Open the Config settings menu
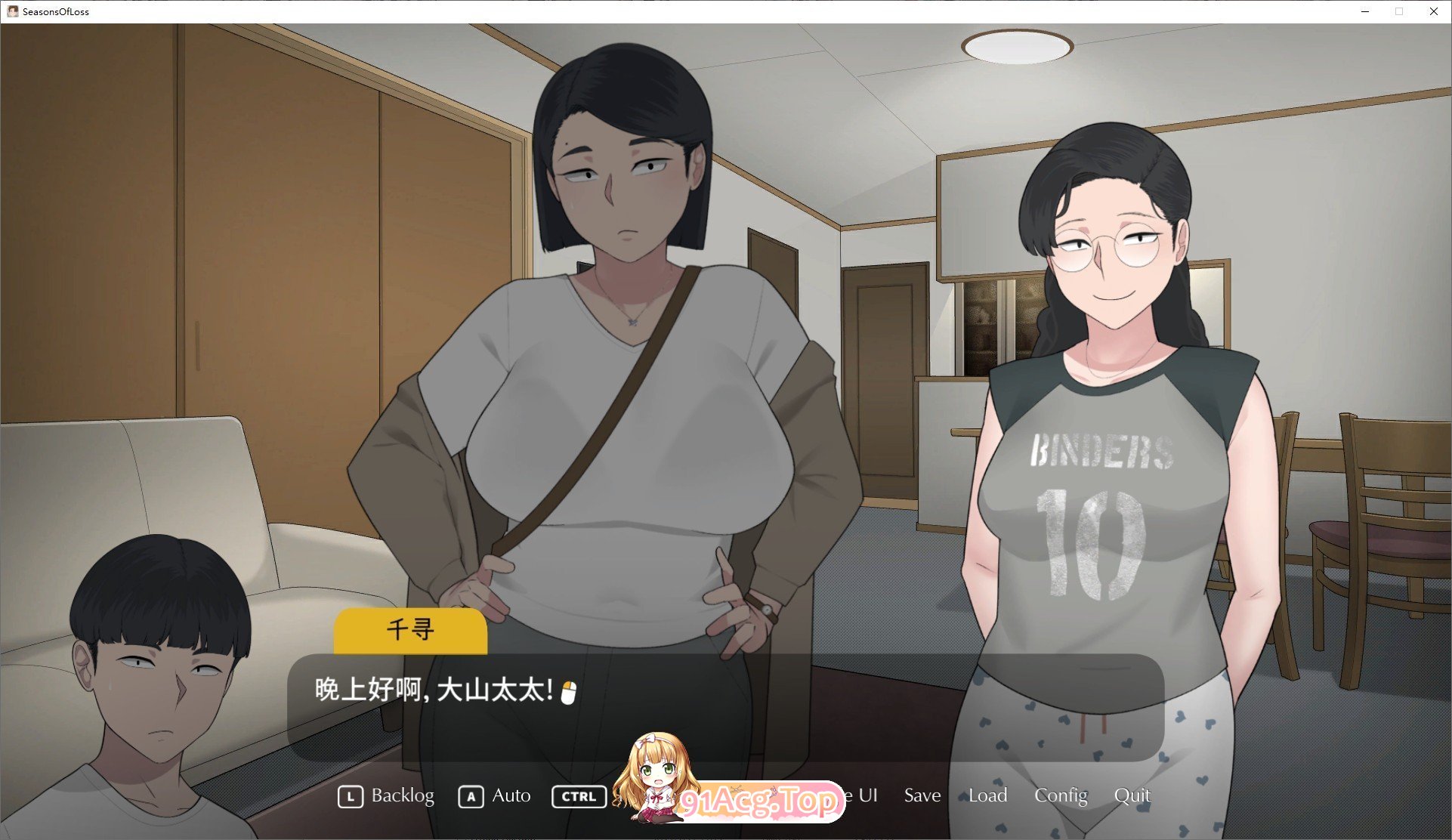1452x840 pixels. tap(1061, 795)
